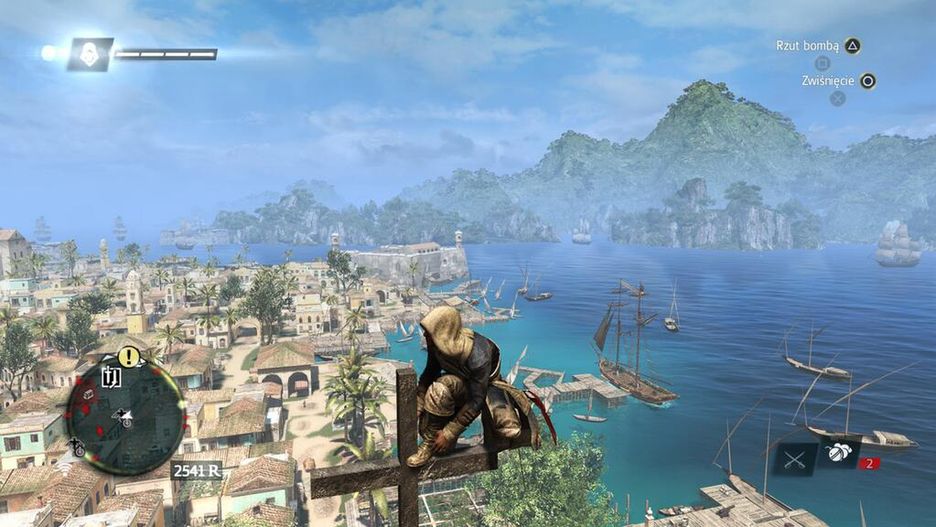
Task: Click the circular minimap
Action: (125, 416)
